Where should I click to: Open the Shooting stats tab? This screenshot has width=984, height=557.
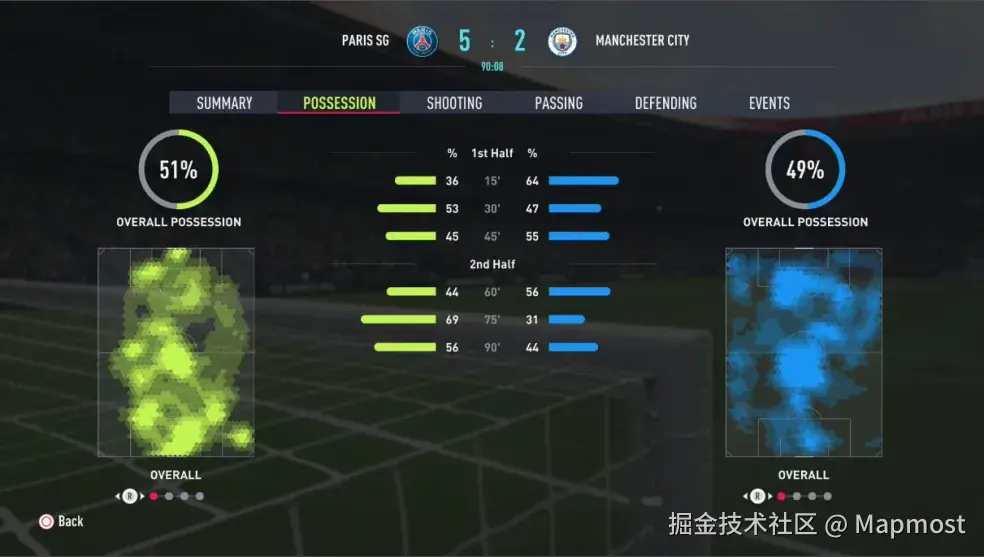[454, 103]
